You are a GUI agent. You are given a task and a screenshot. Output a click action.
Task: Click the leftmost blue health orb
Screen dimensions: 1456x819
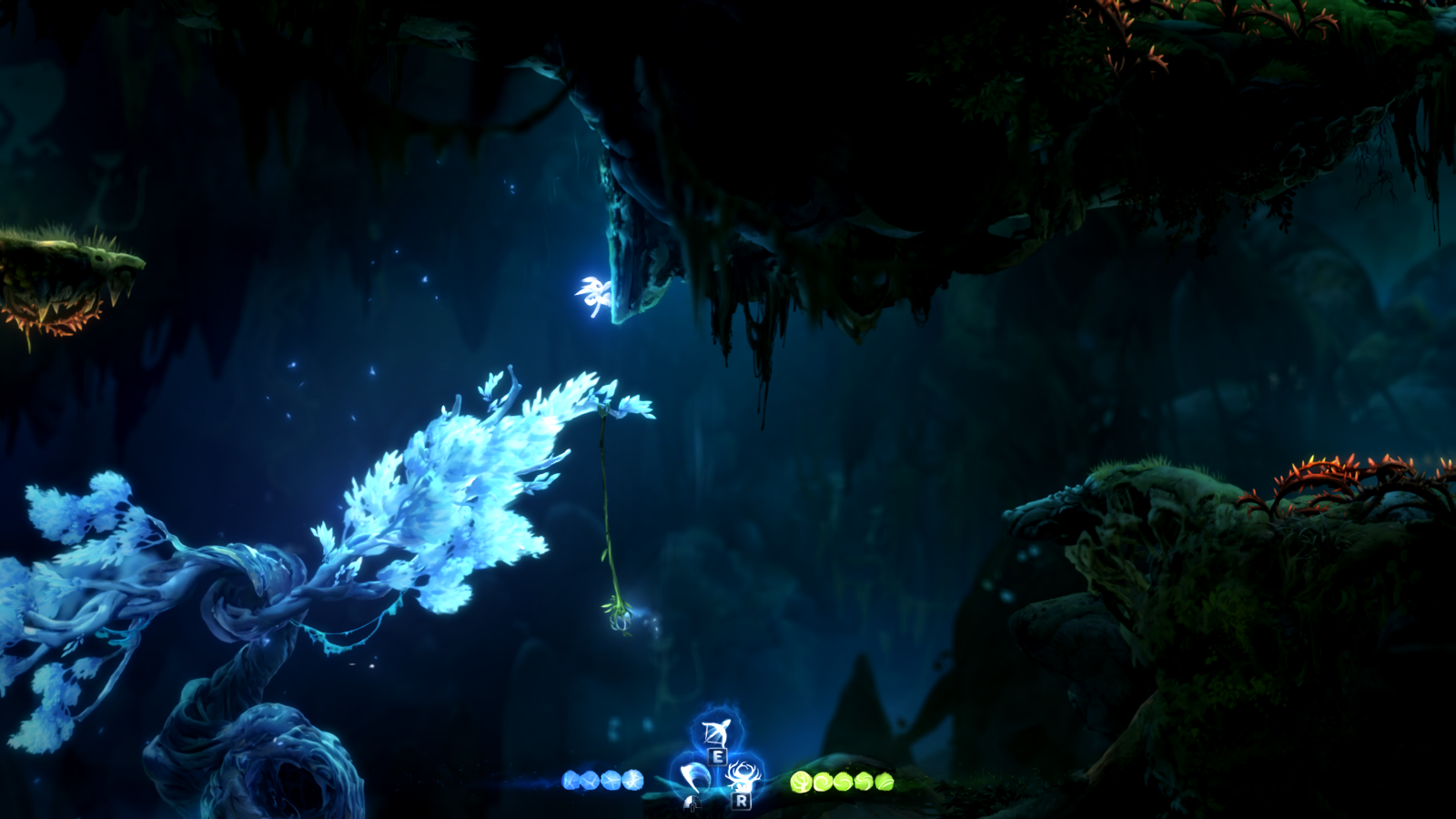[571, 781]
